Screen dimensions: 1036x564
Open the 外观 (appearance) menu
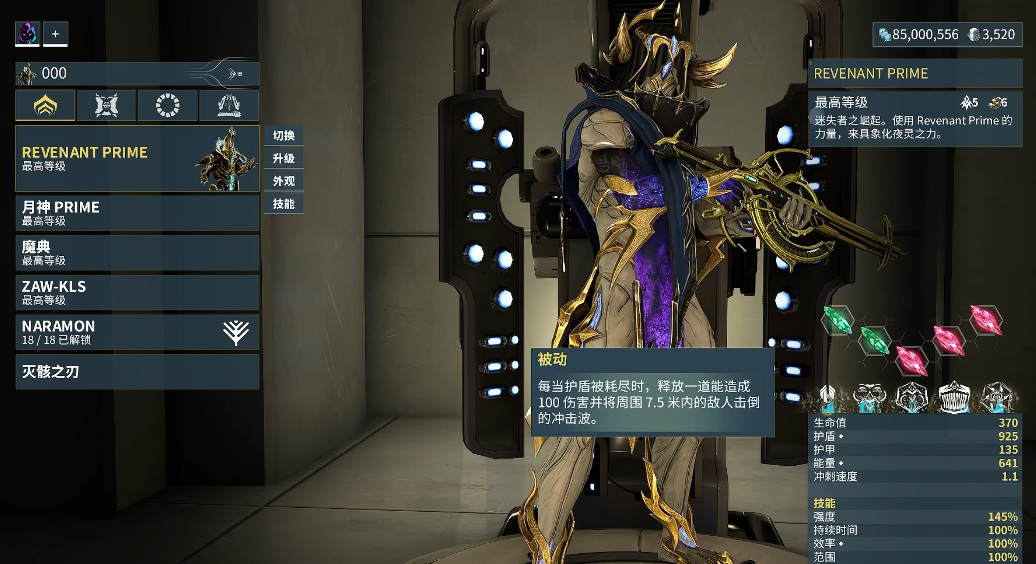(283, 181)
